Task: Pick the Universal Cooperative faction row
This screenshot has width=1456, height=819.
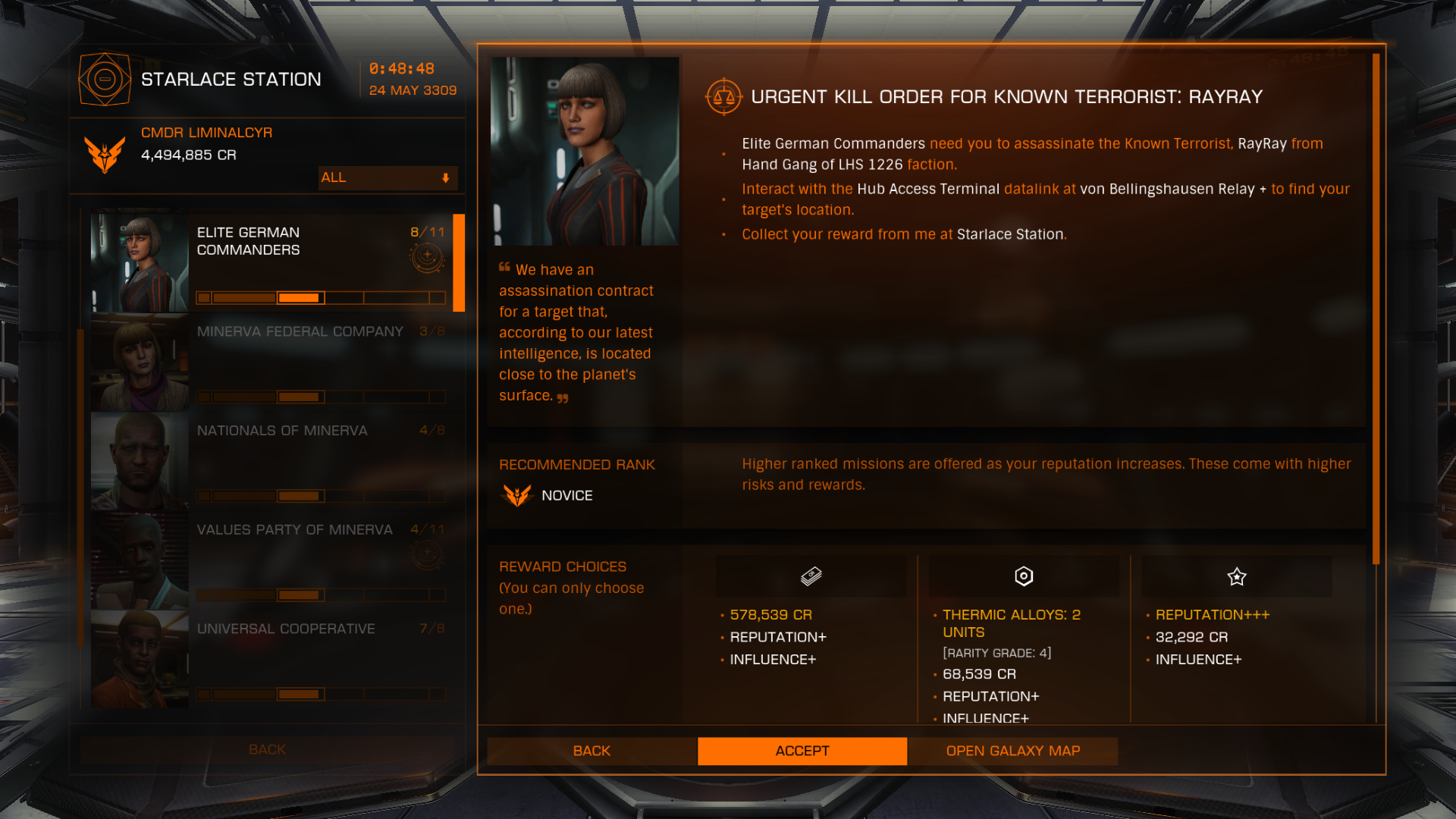Action: (273, 659)
